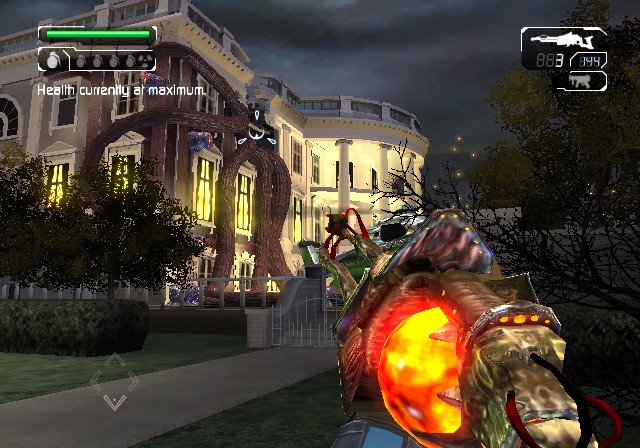Screen dimensions: 640x448
Task: Select the frag grenade icon
Action: [54, 61]
